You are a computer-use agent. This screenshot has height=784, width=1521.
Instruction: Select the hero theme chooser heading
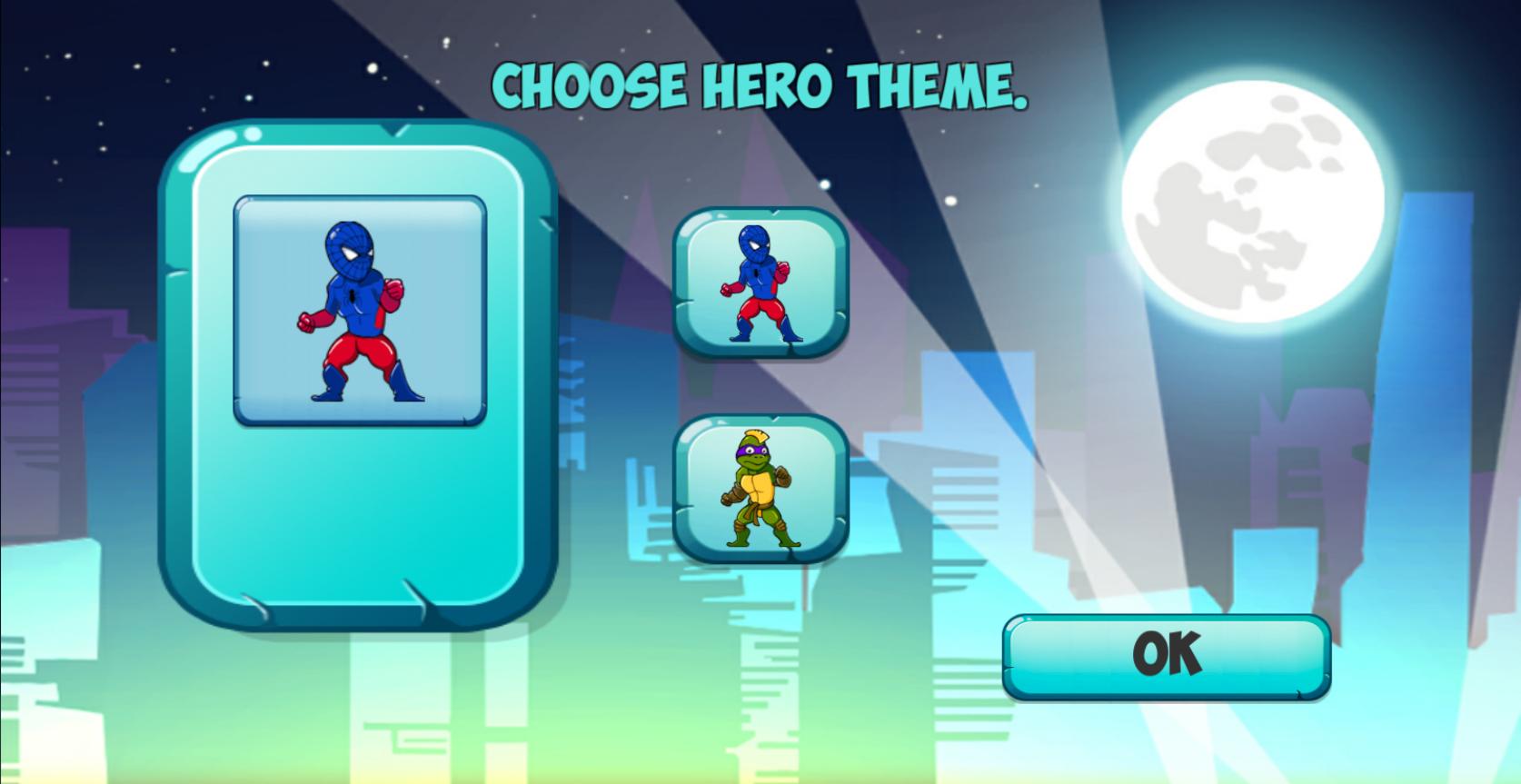click(761, 85)
